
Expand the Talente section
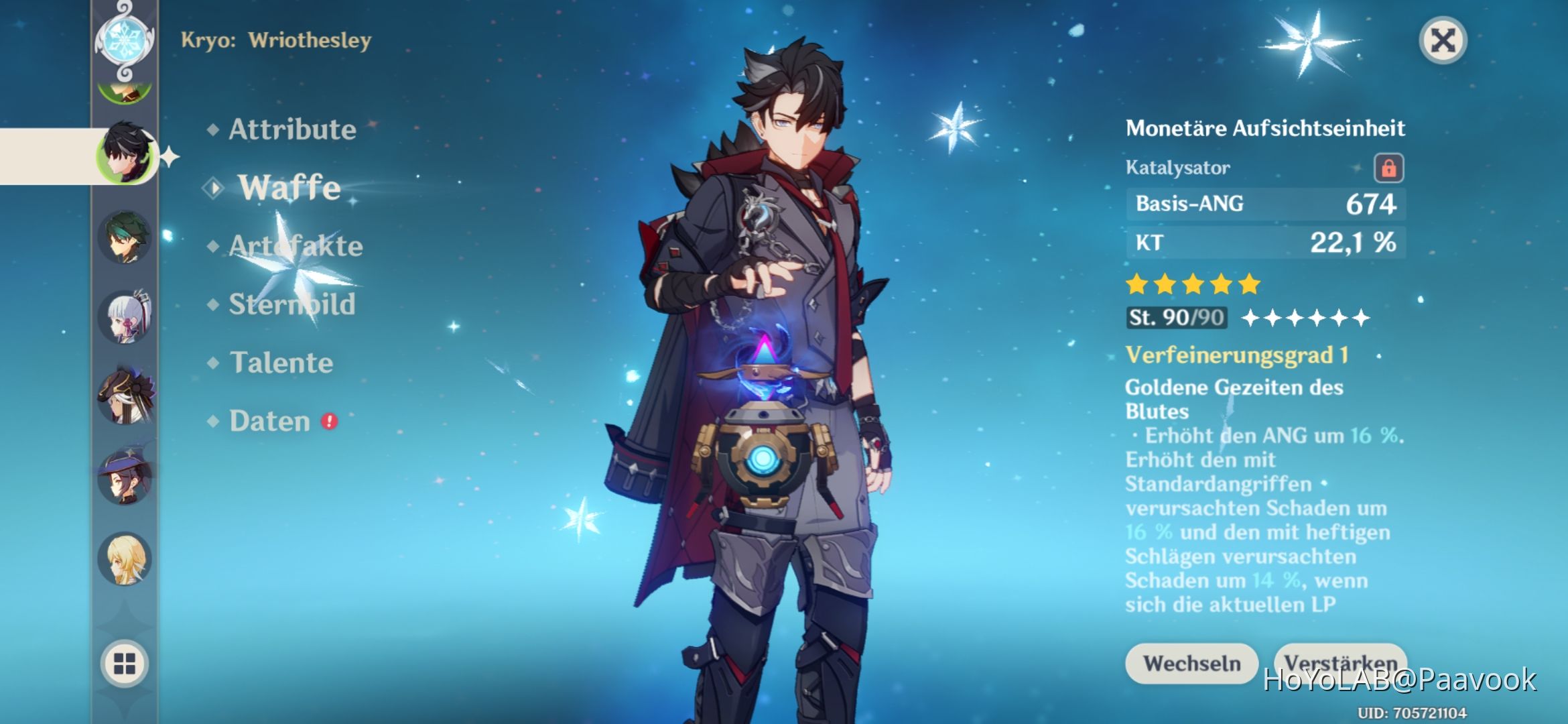pyautogui.click(x=280, y=362)
